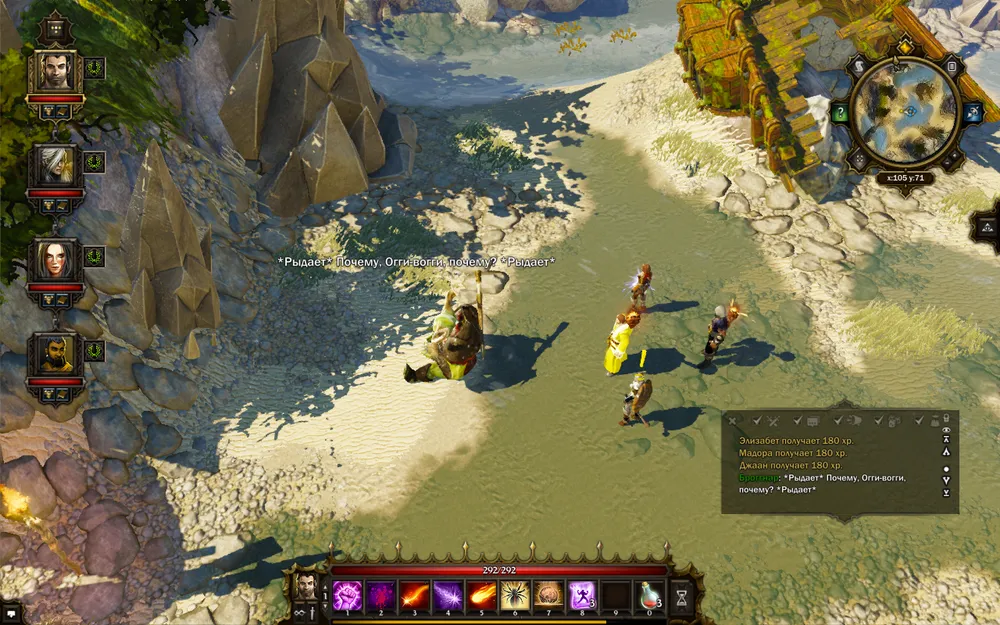Image resolution: width=1000 pixels, height=625 pixels.
Task: Cast the fireball skill in slot 5
Action: coord(482,595)
